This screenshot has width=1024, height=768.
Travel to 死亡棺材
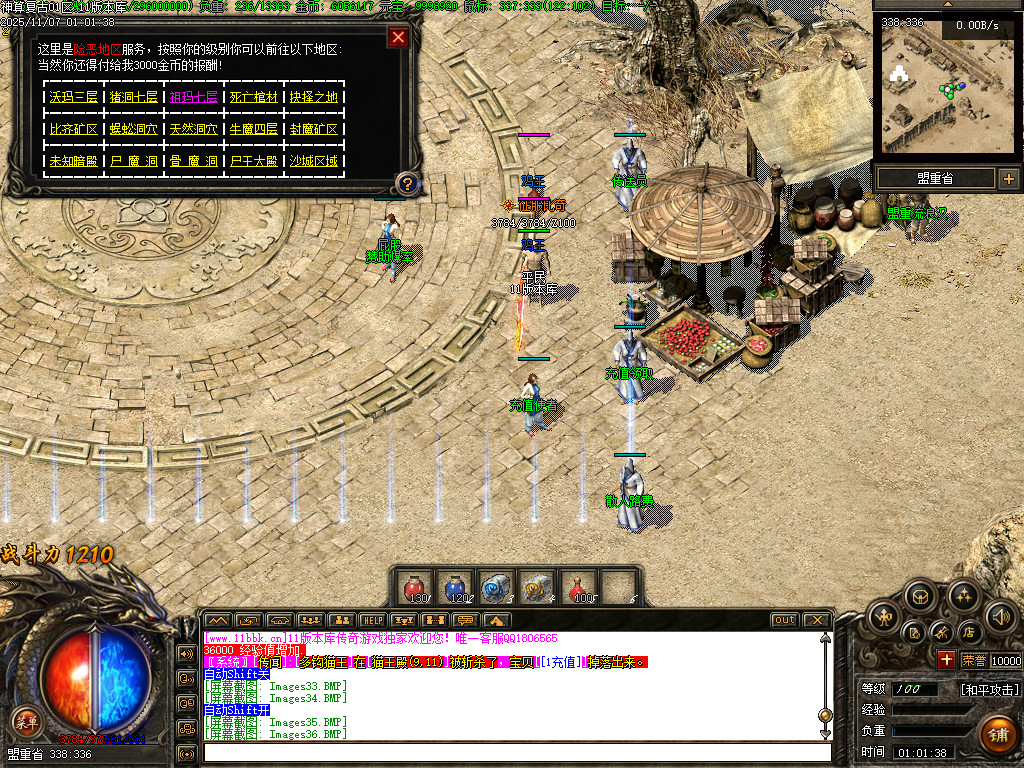pyautogui.click(x=253, y=98)
